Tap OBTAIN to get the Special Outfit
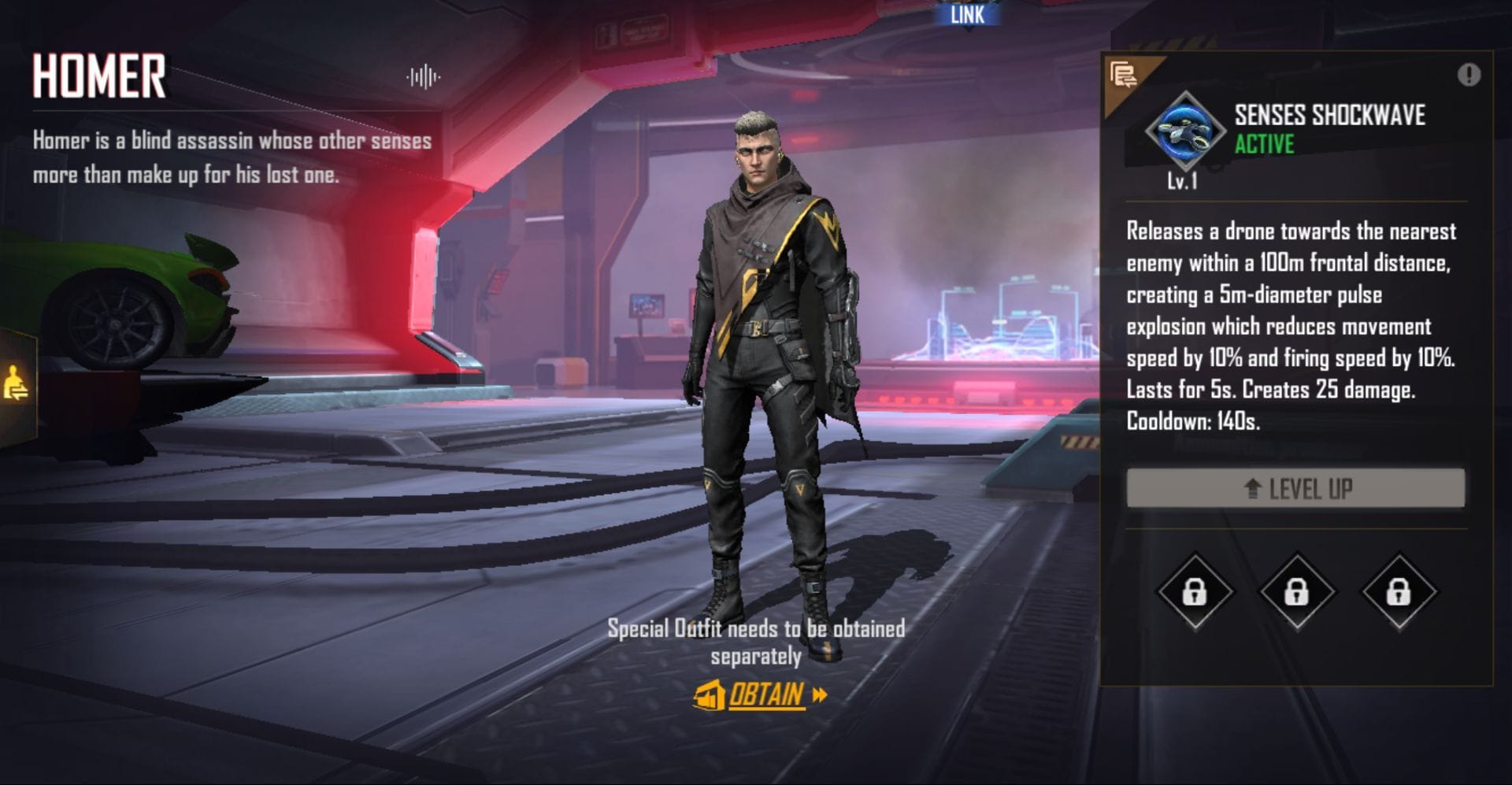 pyautogui.click(x=768, y=696)
